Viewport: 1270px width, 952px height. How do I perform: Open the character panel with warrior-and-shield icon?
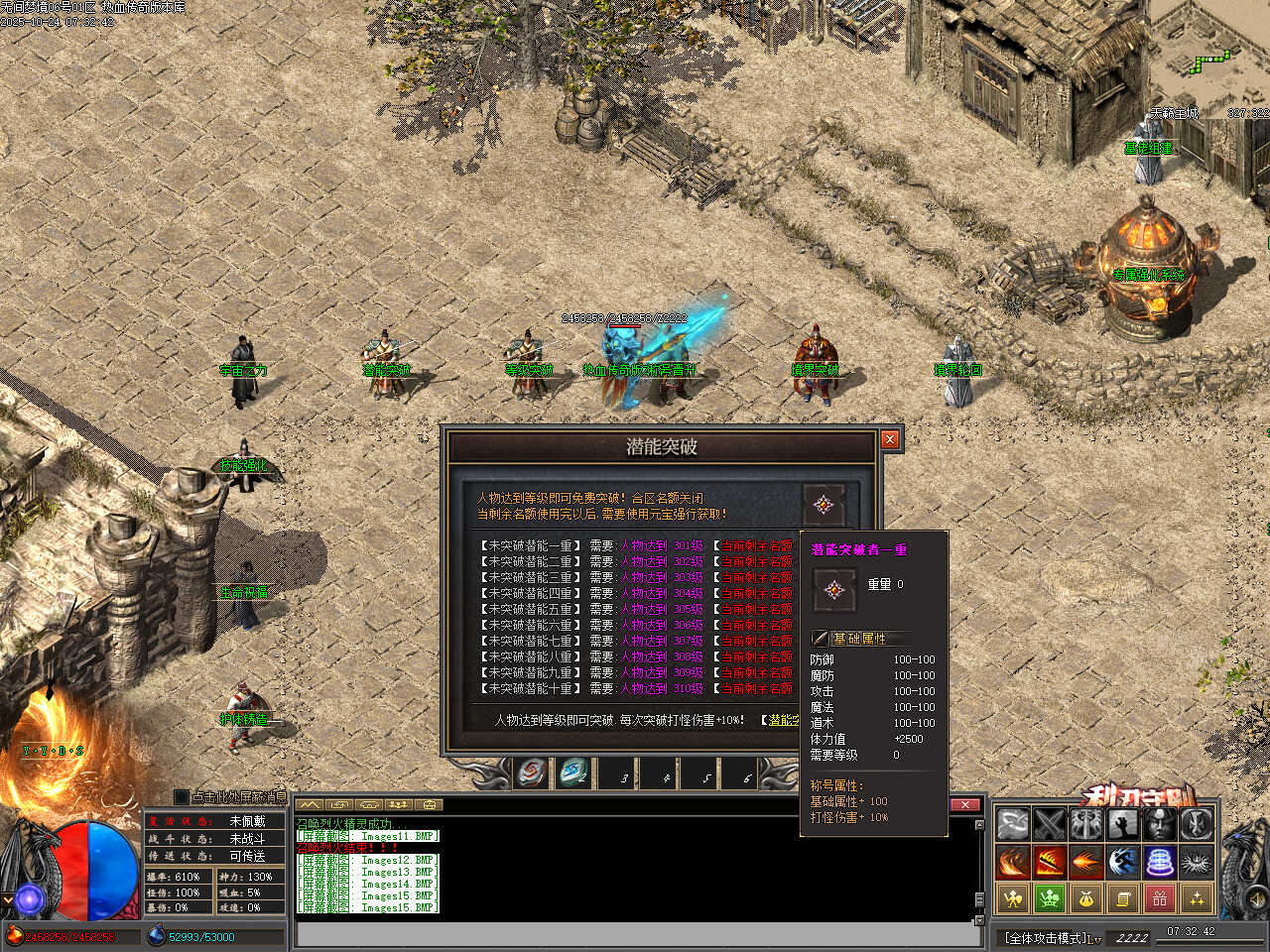(1012, 898)
